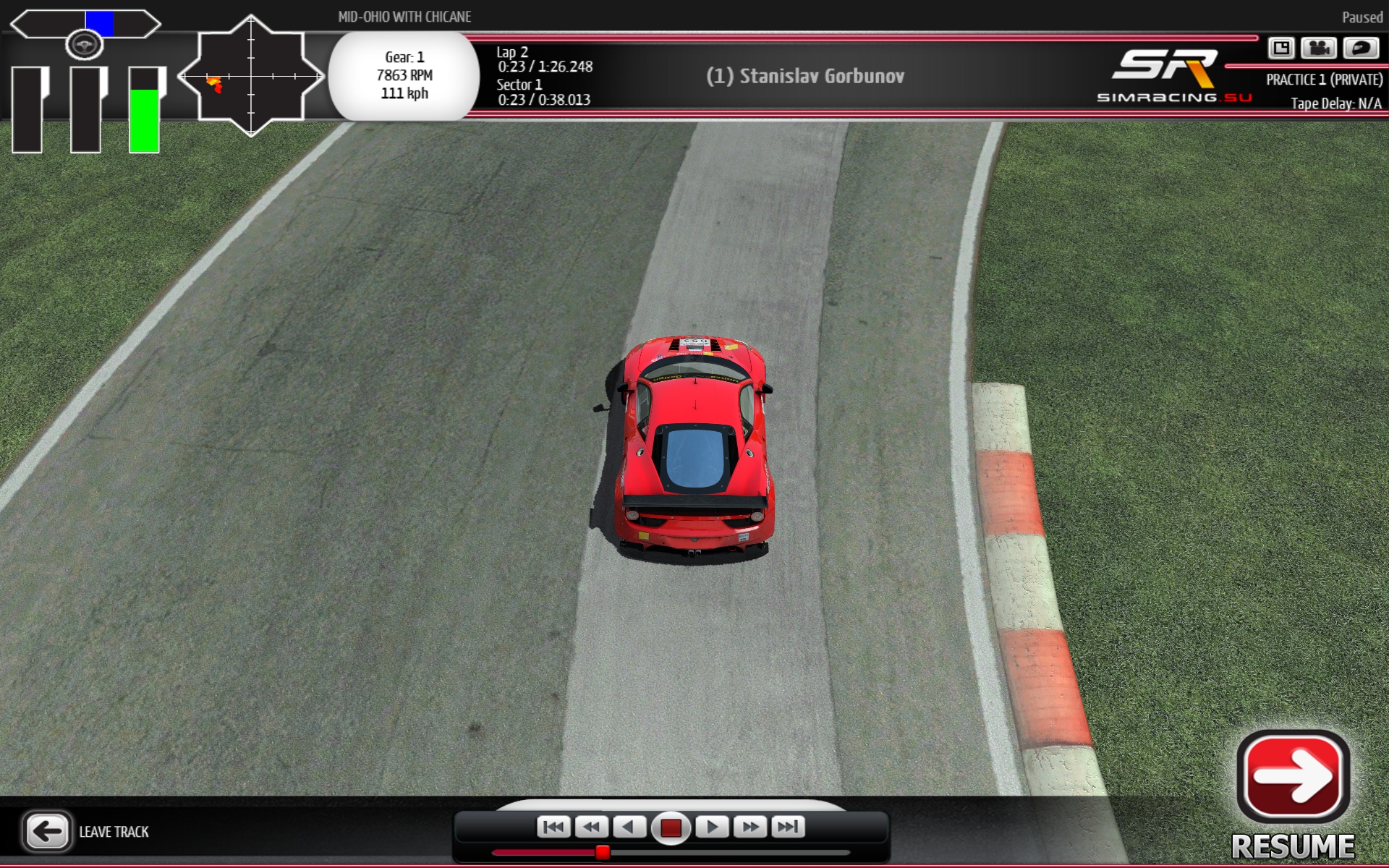Resume the session with the red arrow
This screenshot has height=868, width=1389.
click(x=1293, y=778)
